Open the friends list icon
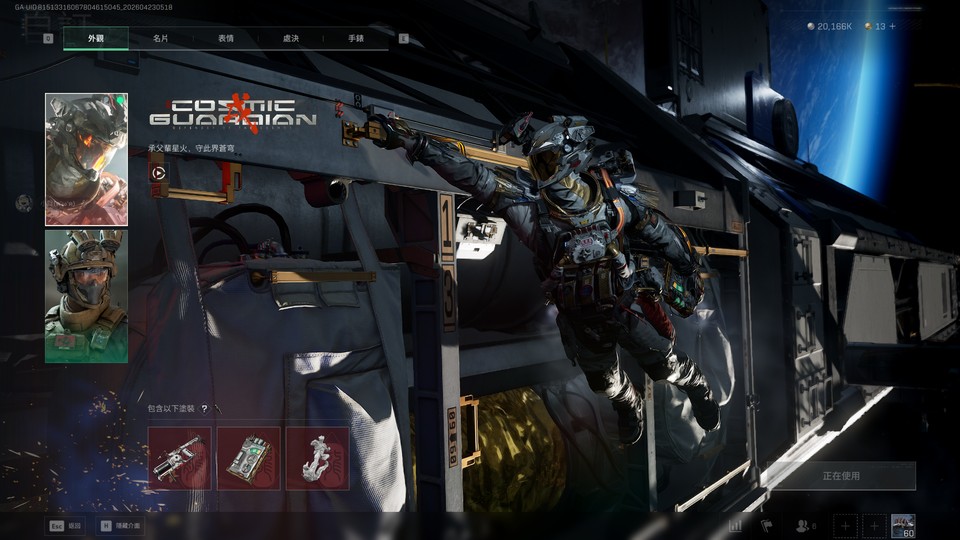 point(804,525)
